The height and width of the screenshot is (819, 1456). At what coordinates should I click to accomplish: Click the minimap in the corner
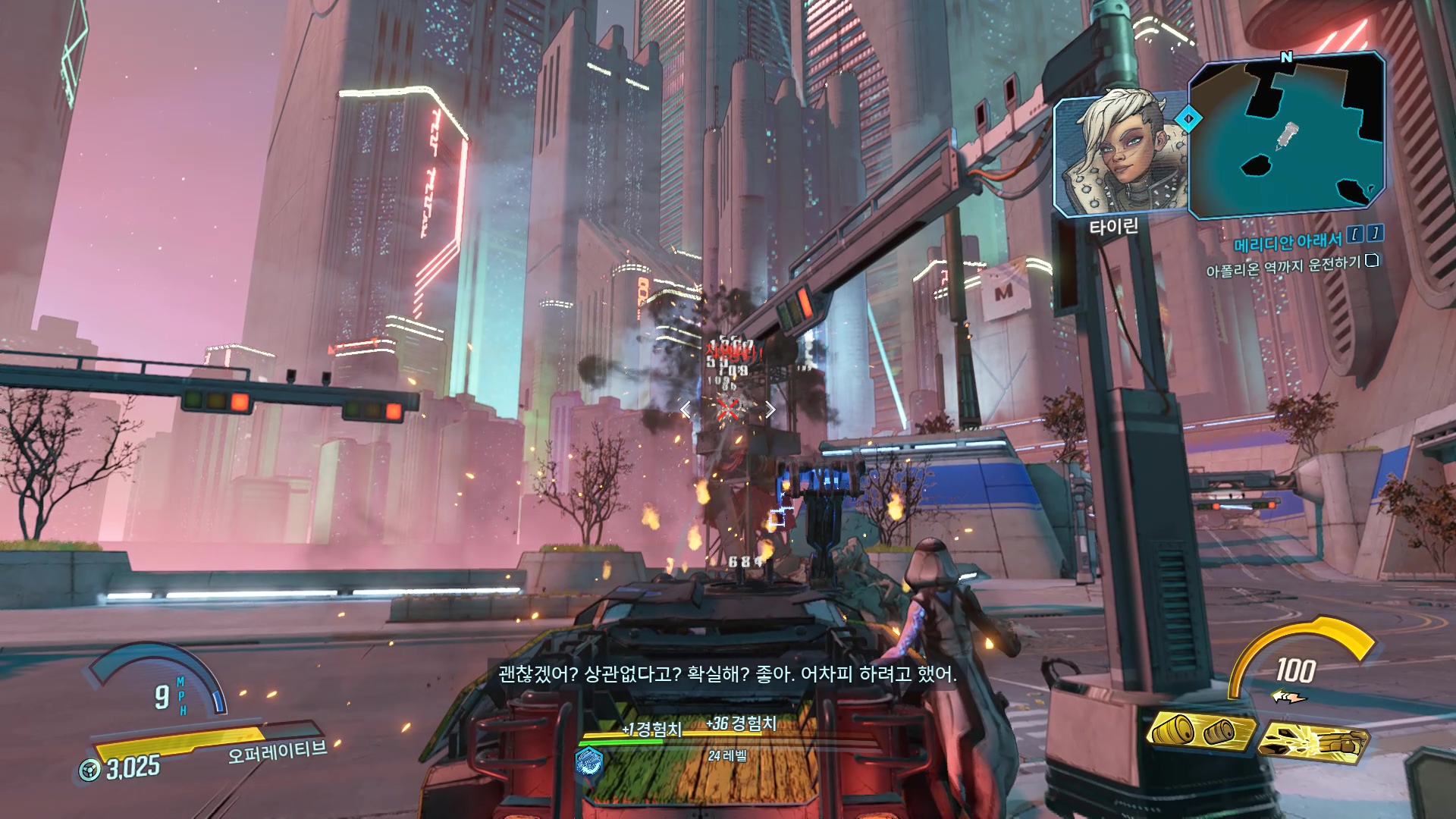coord(1287,136)
